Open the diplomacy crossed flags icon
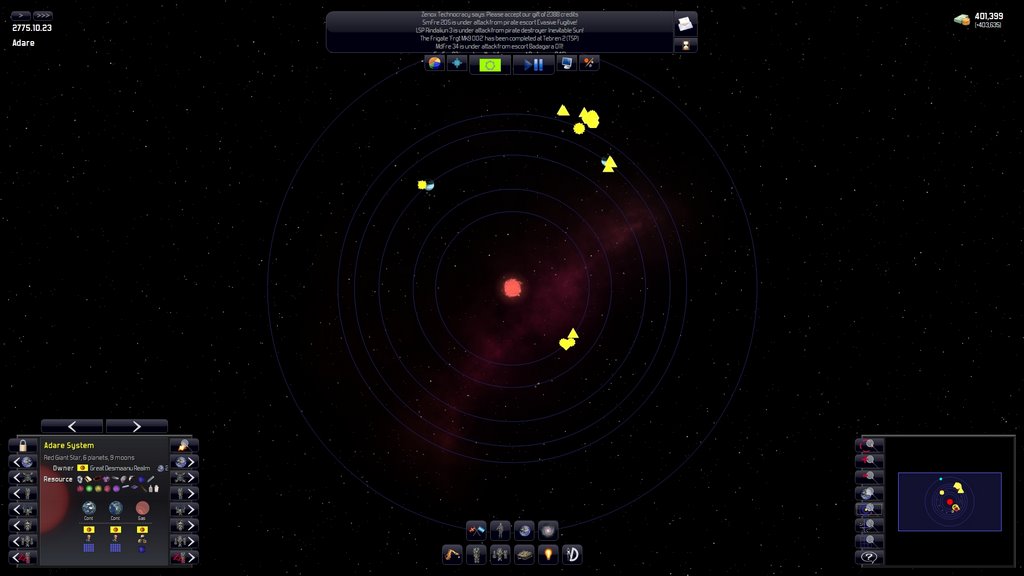The width and height of the screenshot is (1024, 576). 476,530
